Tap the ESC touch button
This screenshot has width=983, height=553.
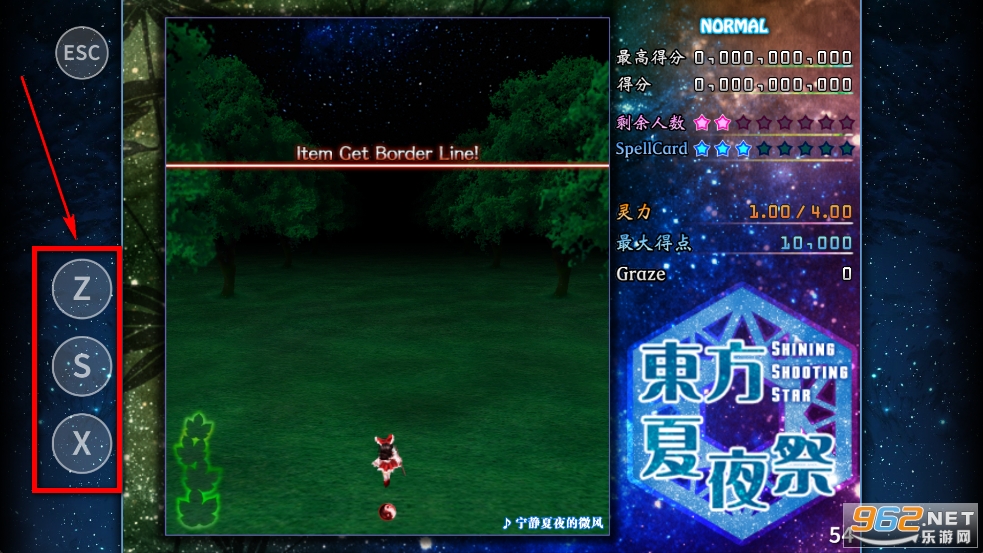[x=81, y=53]
